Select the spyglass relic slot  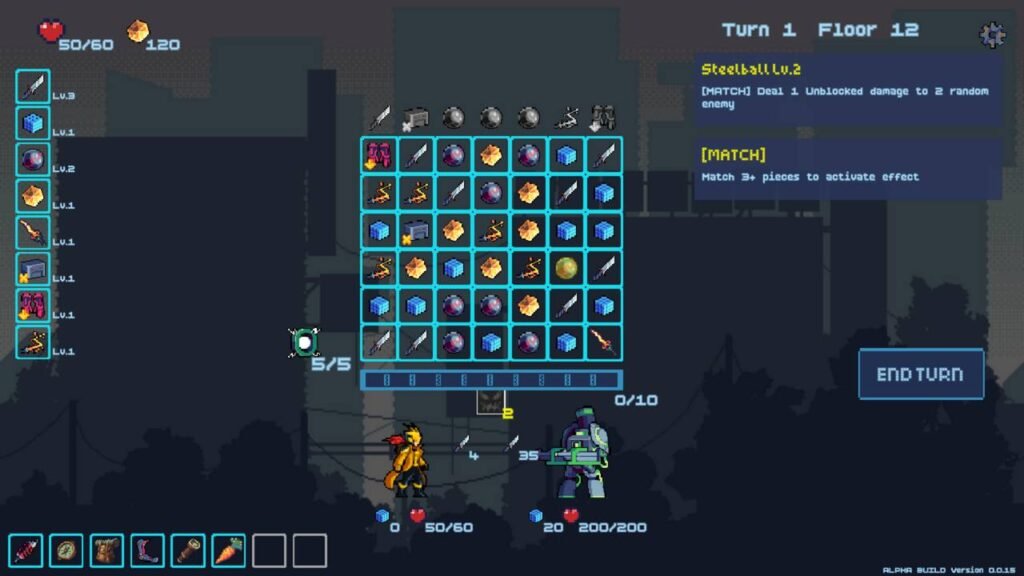pyautogui.click(x=188, y=550)
